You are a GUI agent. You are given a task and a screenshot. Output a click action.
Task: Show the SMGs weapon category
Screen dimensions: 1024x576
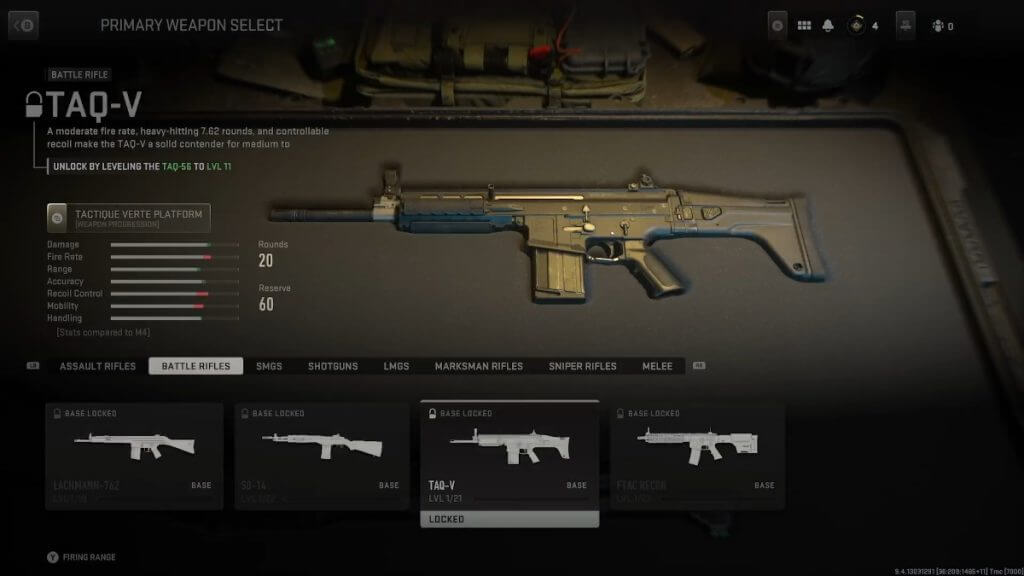click(x=269, y=366)
